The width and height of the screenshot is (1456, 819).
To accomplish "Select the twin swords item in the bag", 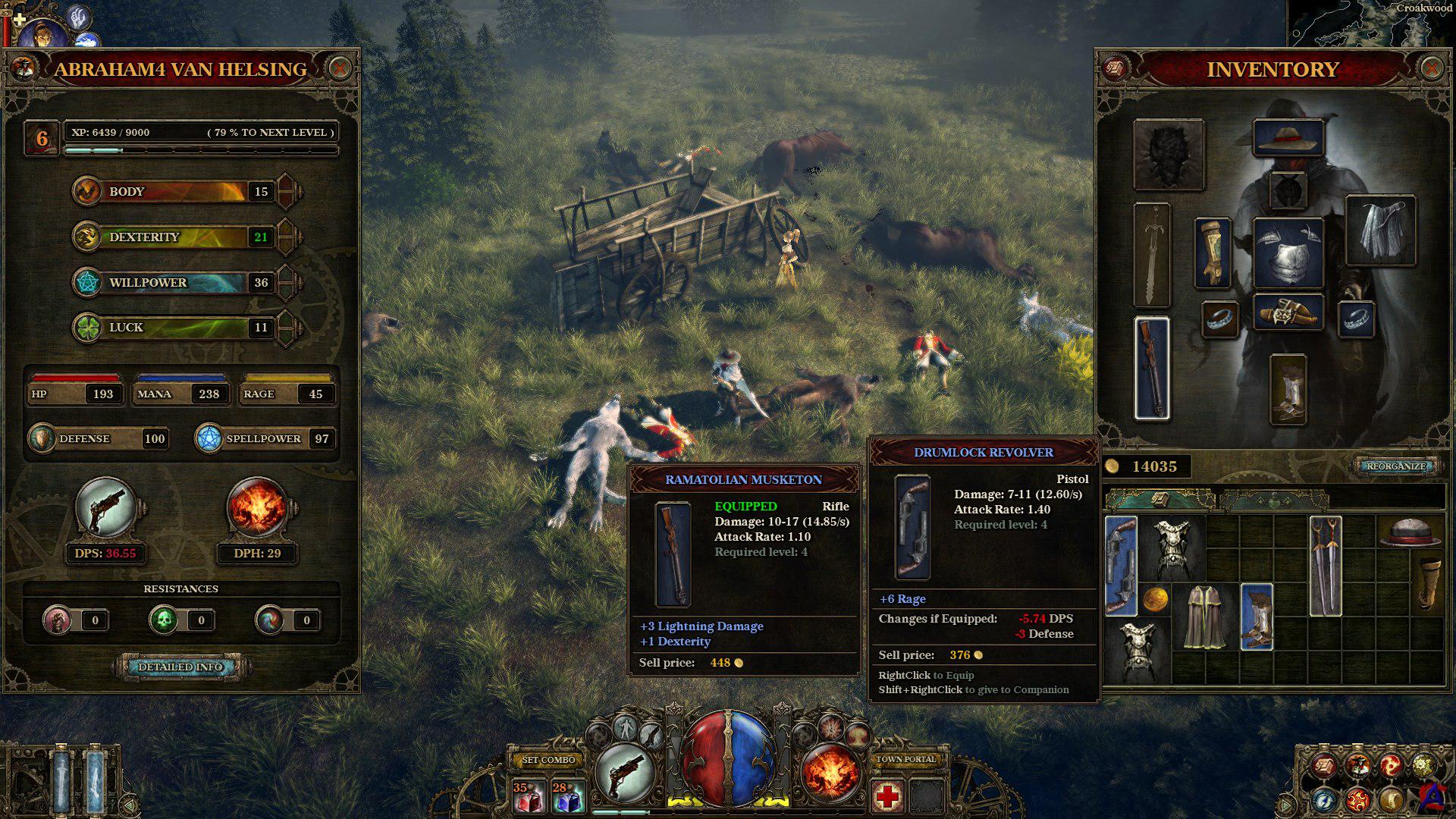I will pos(1325,565).
